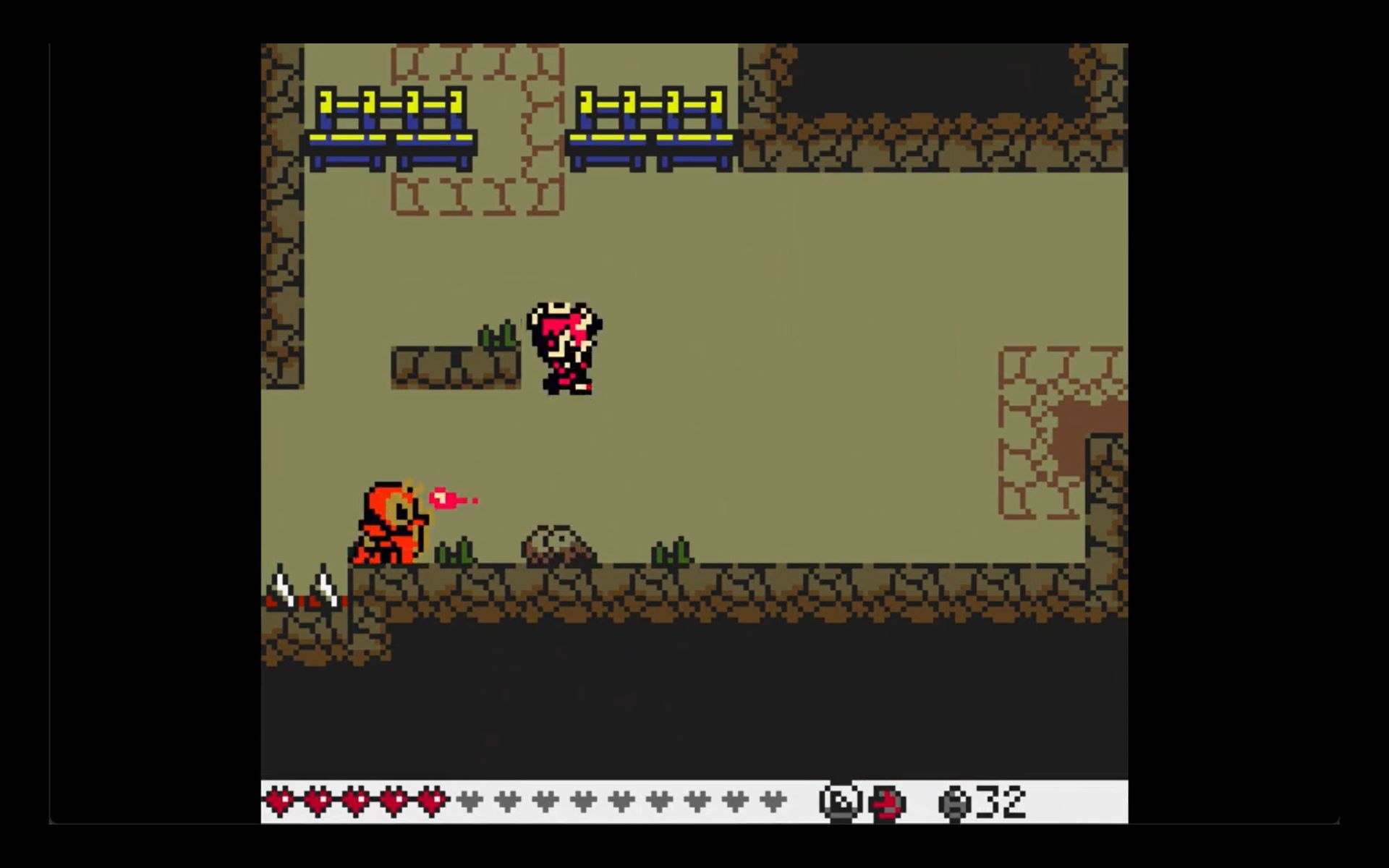This screenshot has width=1389, height=868.
Task: Click the number 32 egg count
Action: pos(1002,800)
